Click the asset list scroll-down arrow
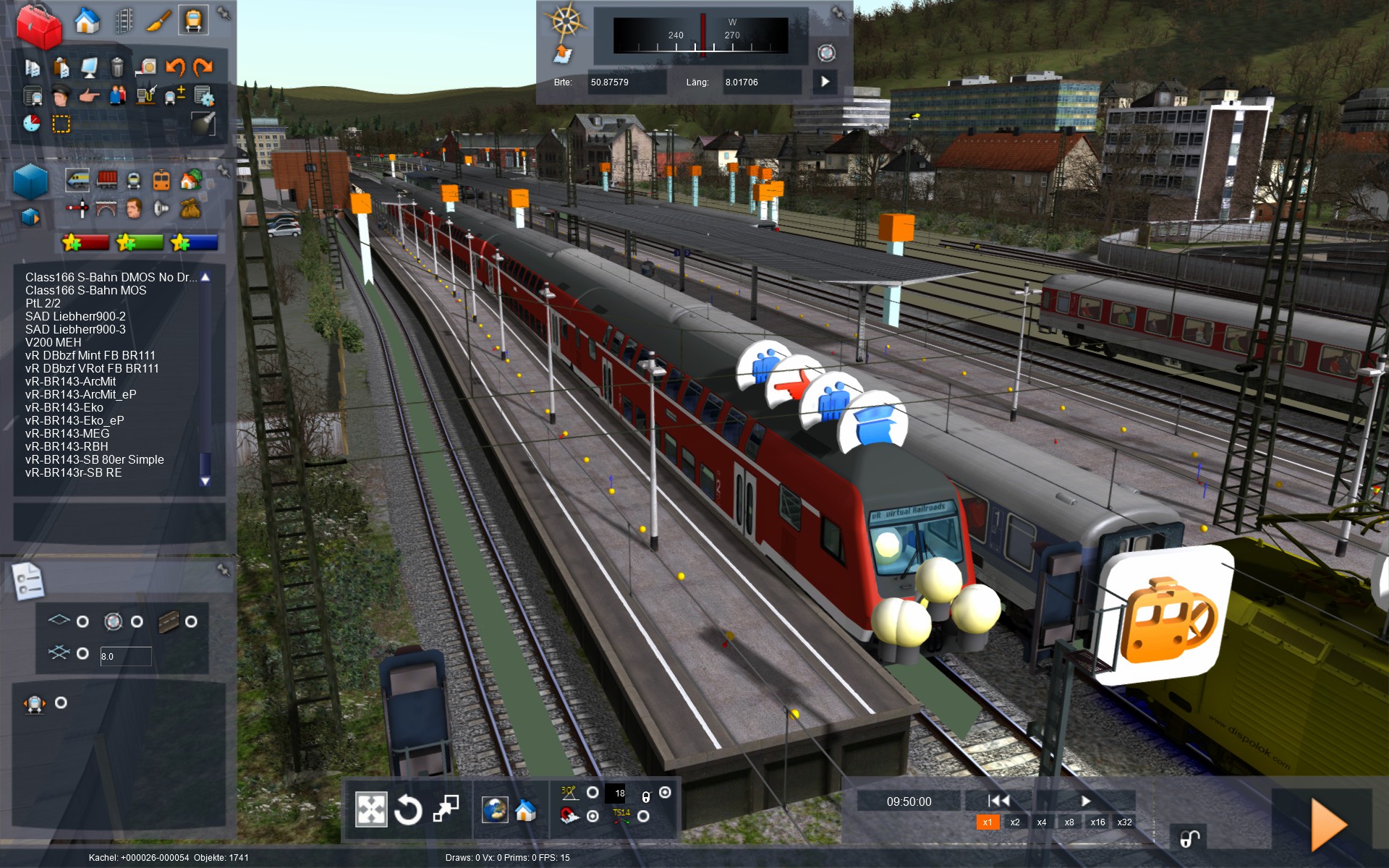This screenshot has width=1389, height=868. (x=205, y=481)
